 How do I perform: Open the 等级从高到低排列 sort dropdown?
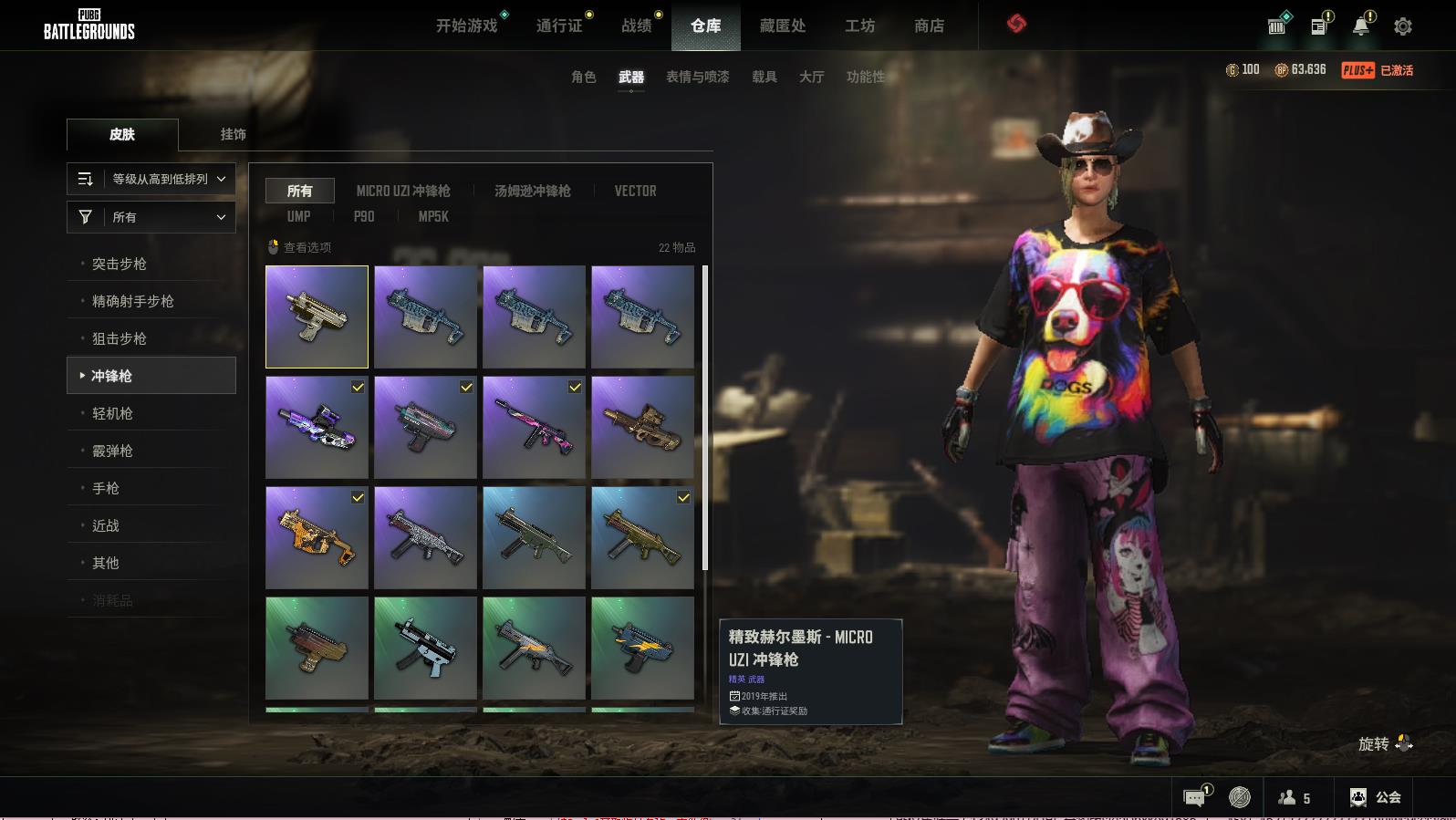[151, 179]
